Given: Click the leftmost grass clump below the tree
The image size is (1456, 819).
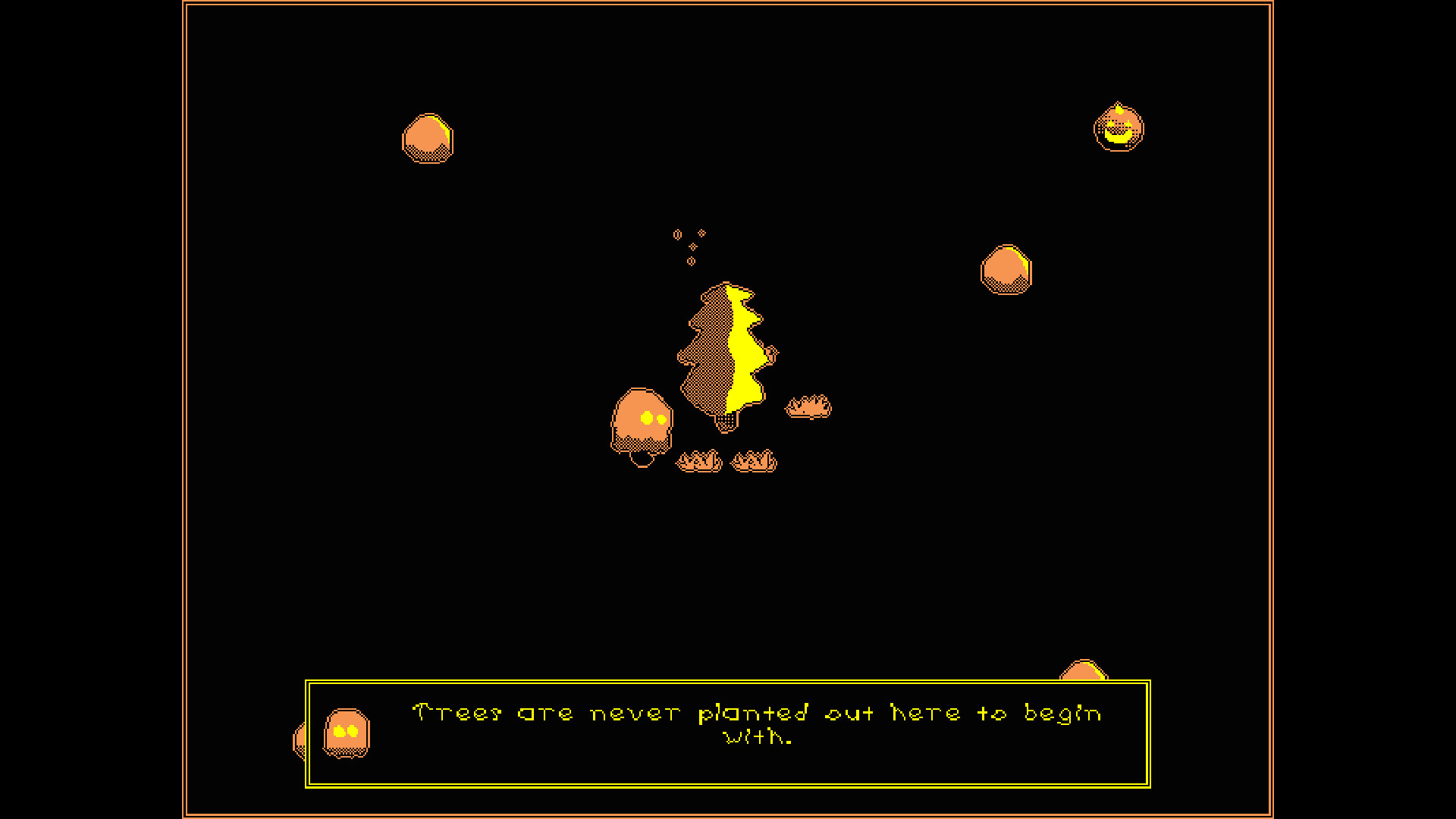Looking at the screenshot, I should pos(699,459).
